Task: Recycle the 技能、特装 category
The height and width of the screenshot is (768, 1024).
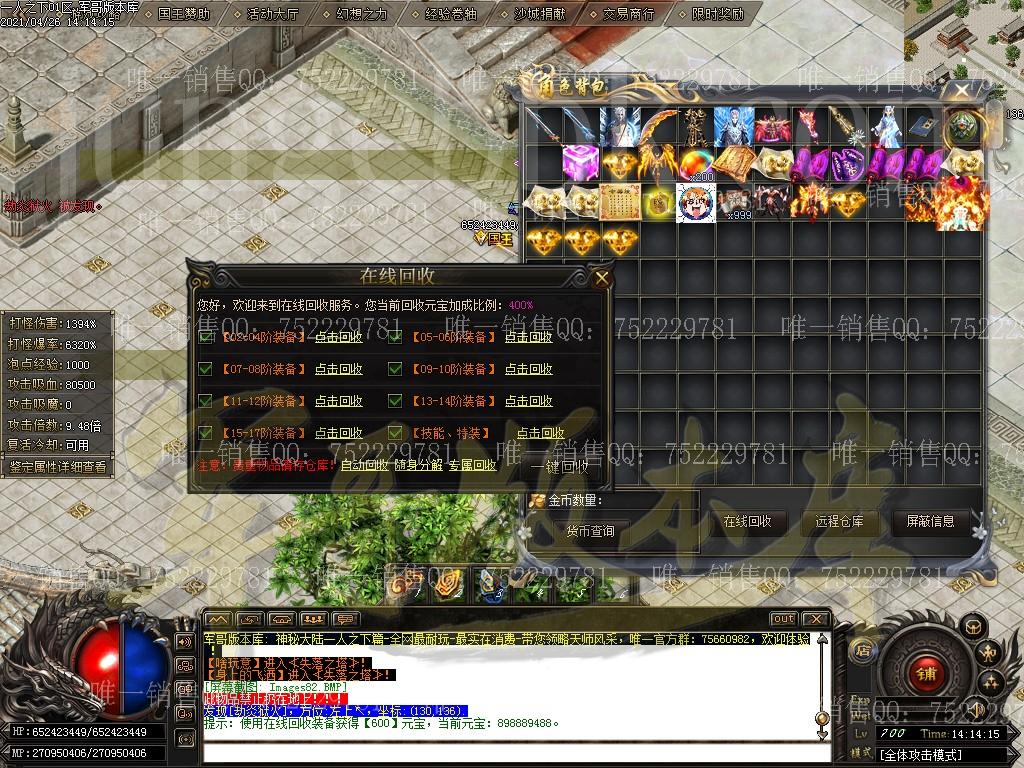Action: pos(540,433)
